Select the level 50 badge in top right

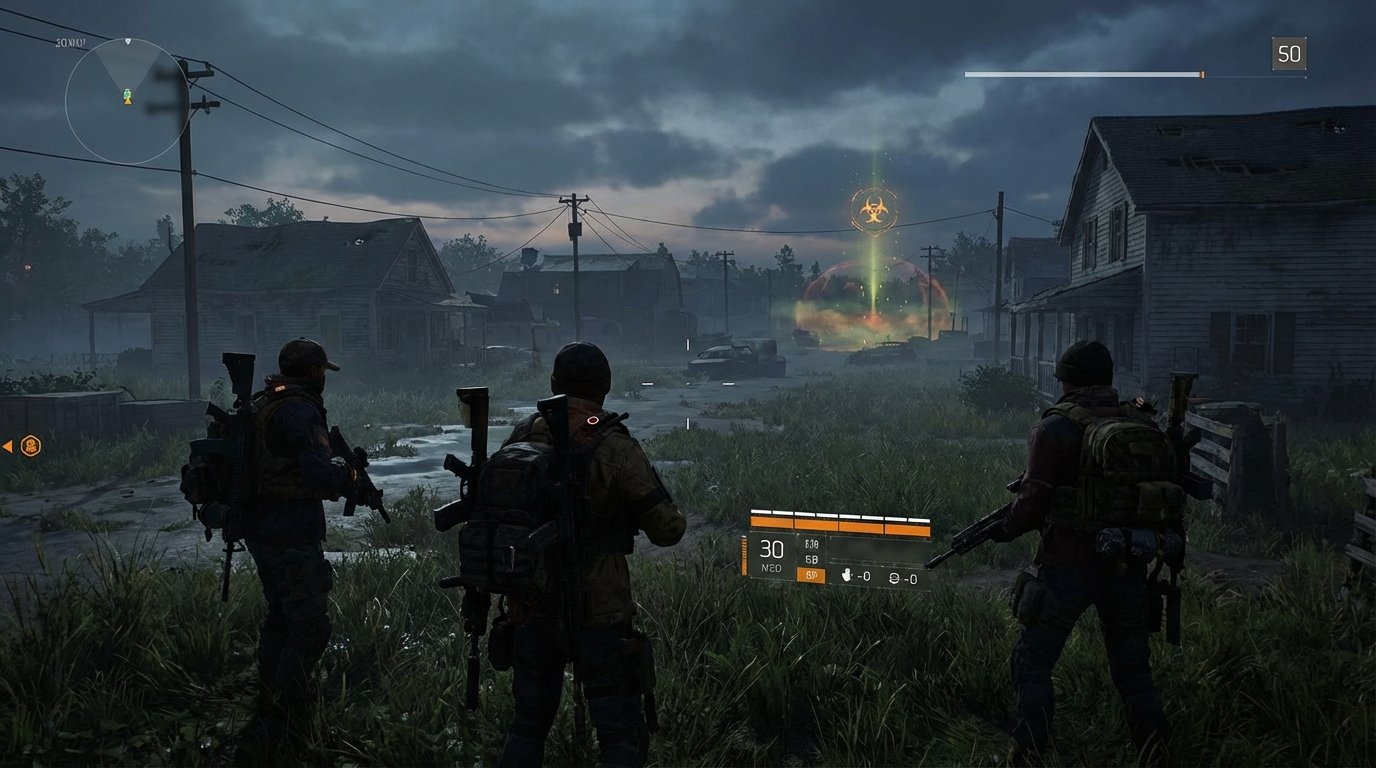(x=1290, y=54)
